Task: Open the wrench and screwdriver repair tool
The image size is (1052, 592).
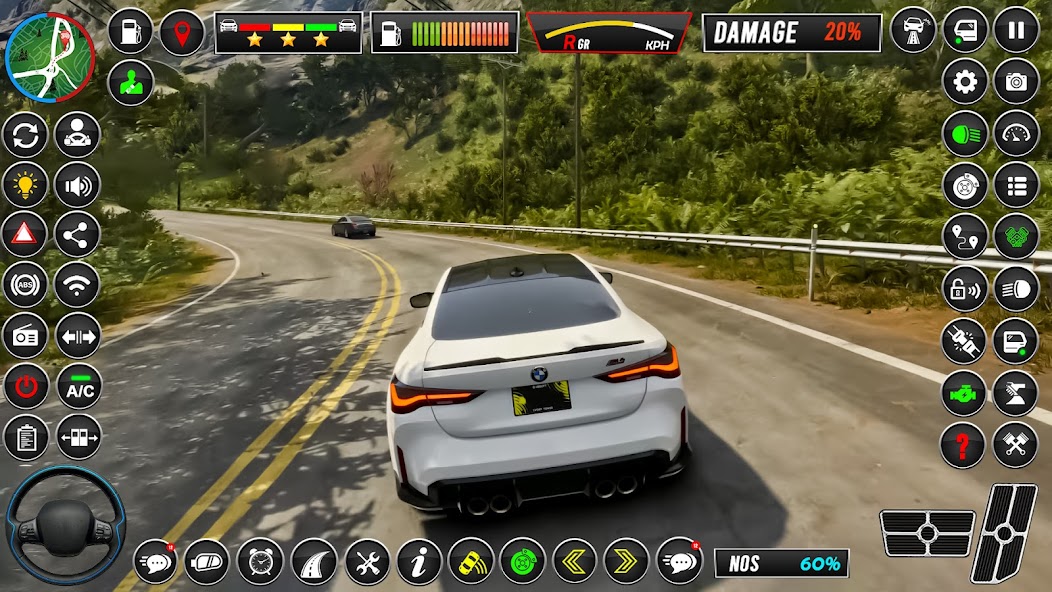Action: [x=367, y=561]
